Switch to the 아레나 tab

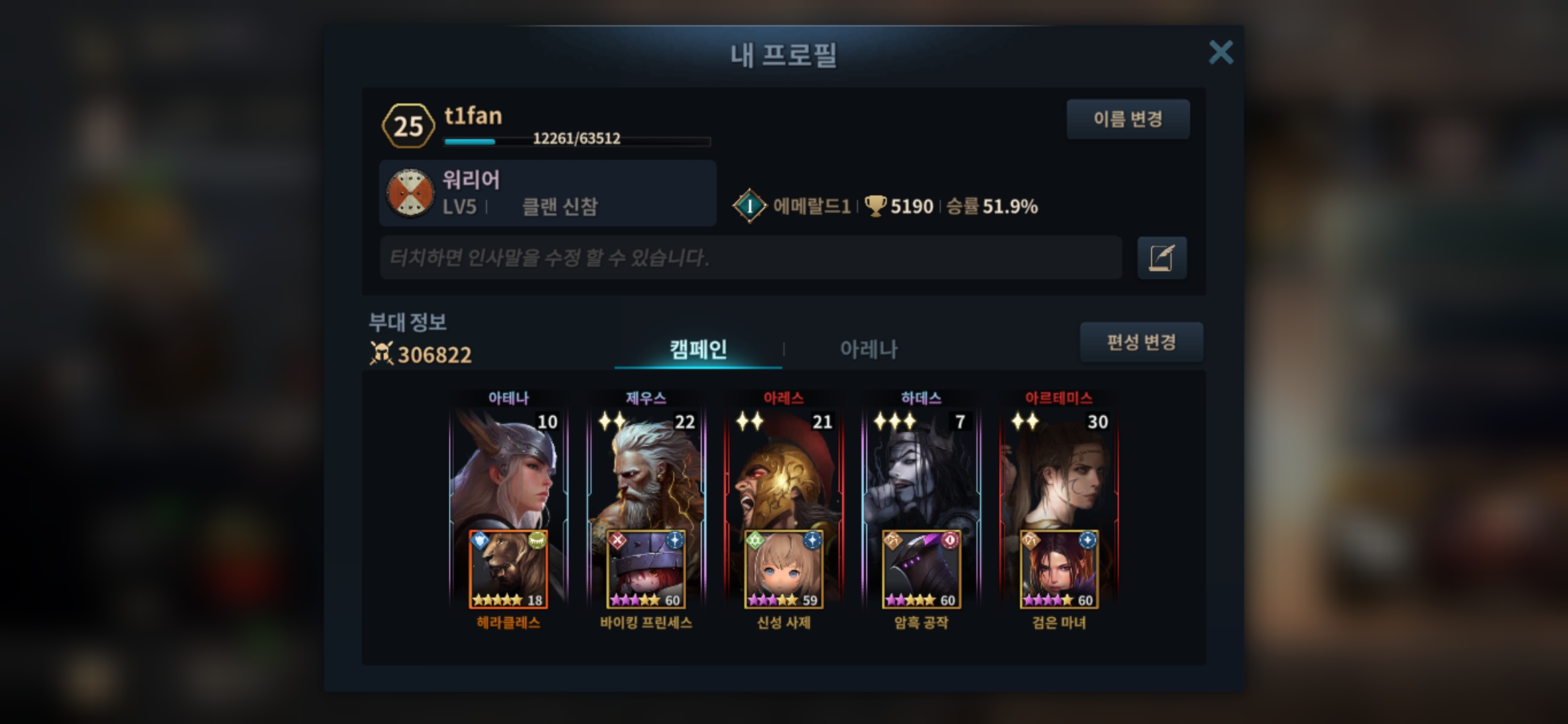coord(868,349)
